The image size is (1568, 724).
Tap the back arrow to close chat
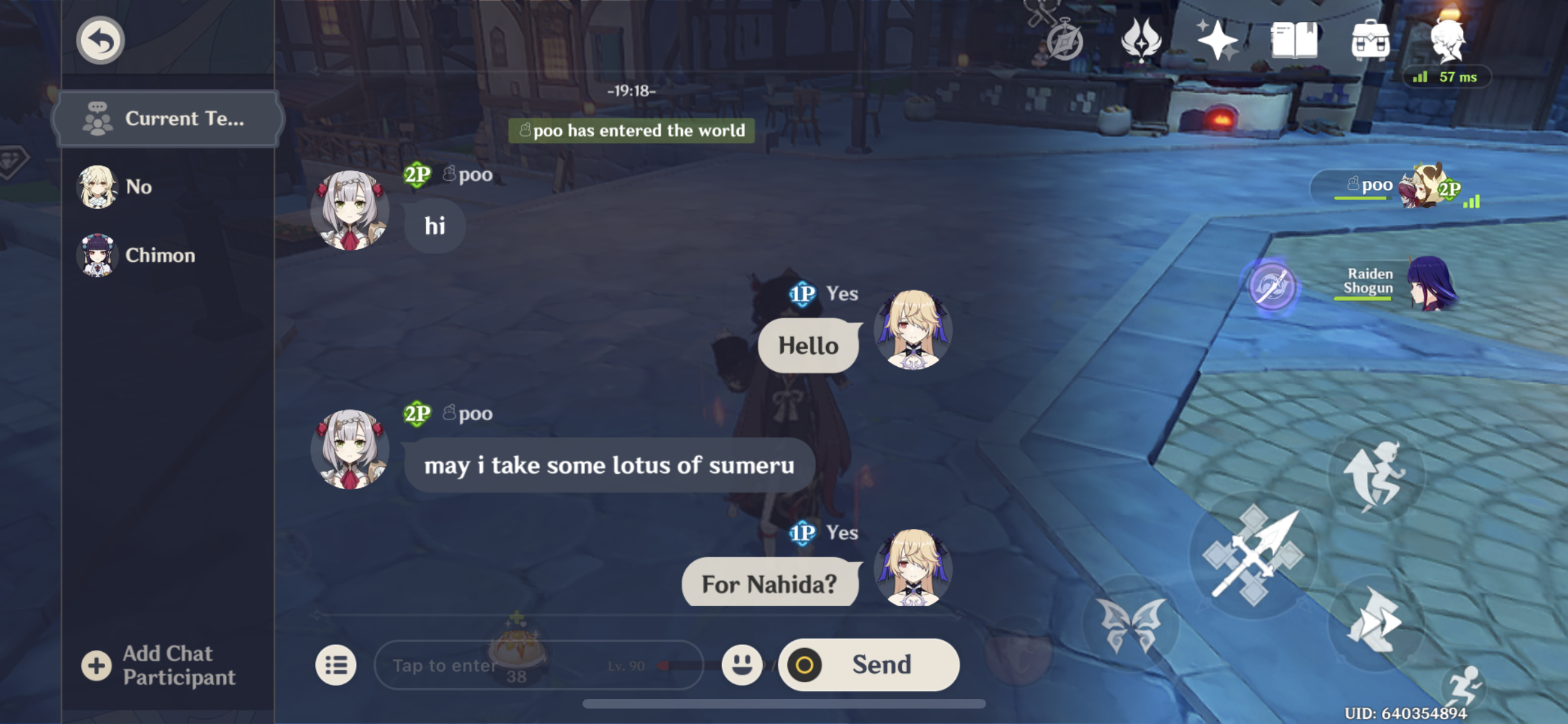pyautogui.click(x=100, y=40)
